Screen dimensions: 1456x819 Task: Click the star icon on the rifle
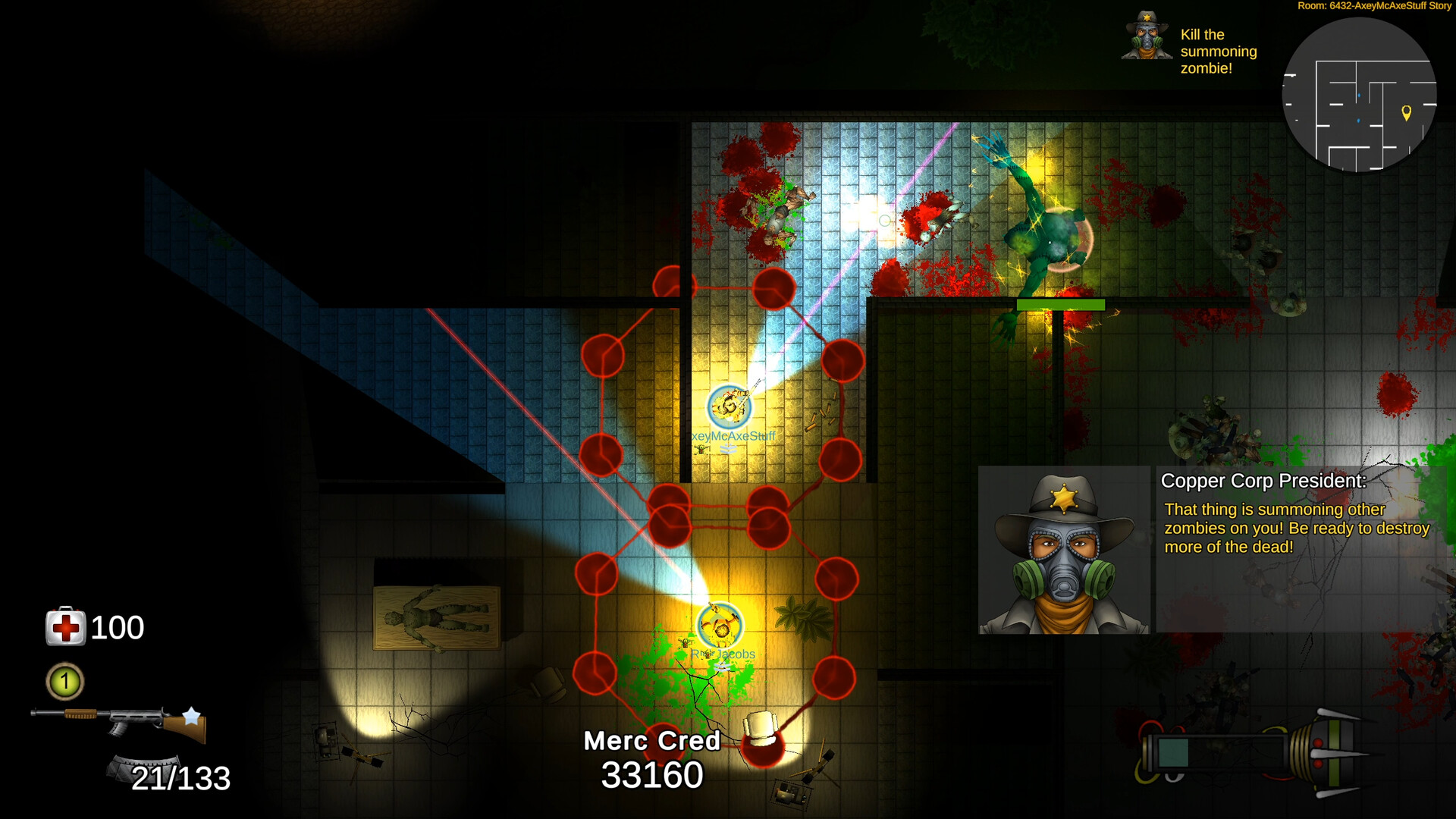pos(192,716)
